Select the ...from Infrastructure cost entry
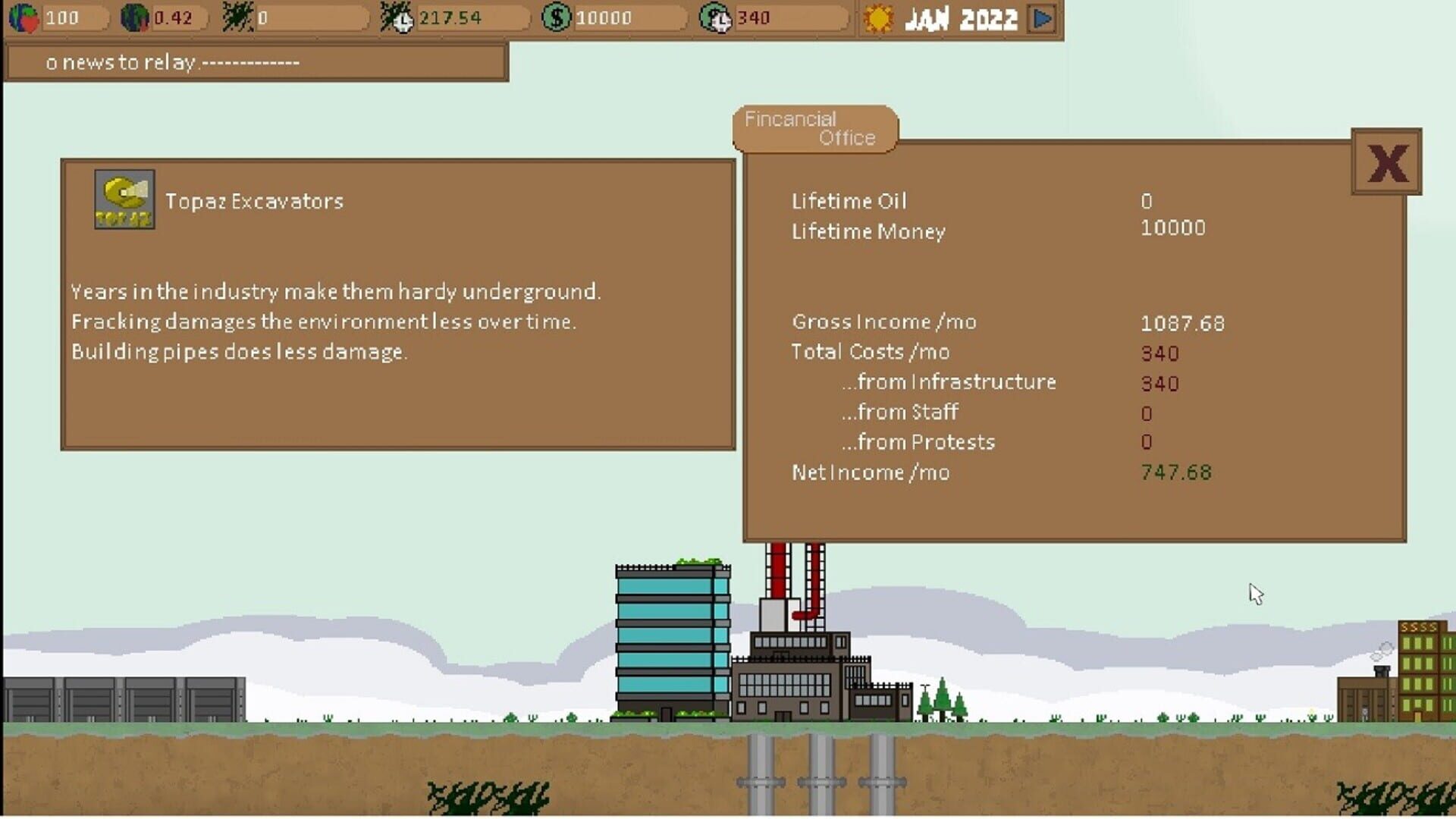 point(948,382)
